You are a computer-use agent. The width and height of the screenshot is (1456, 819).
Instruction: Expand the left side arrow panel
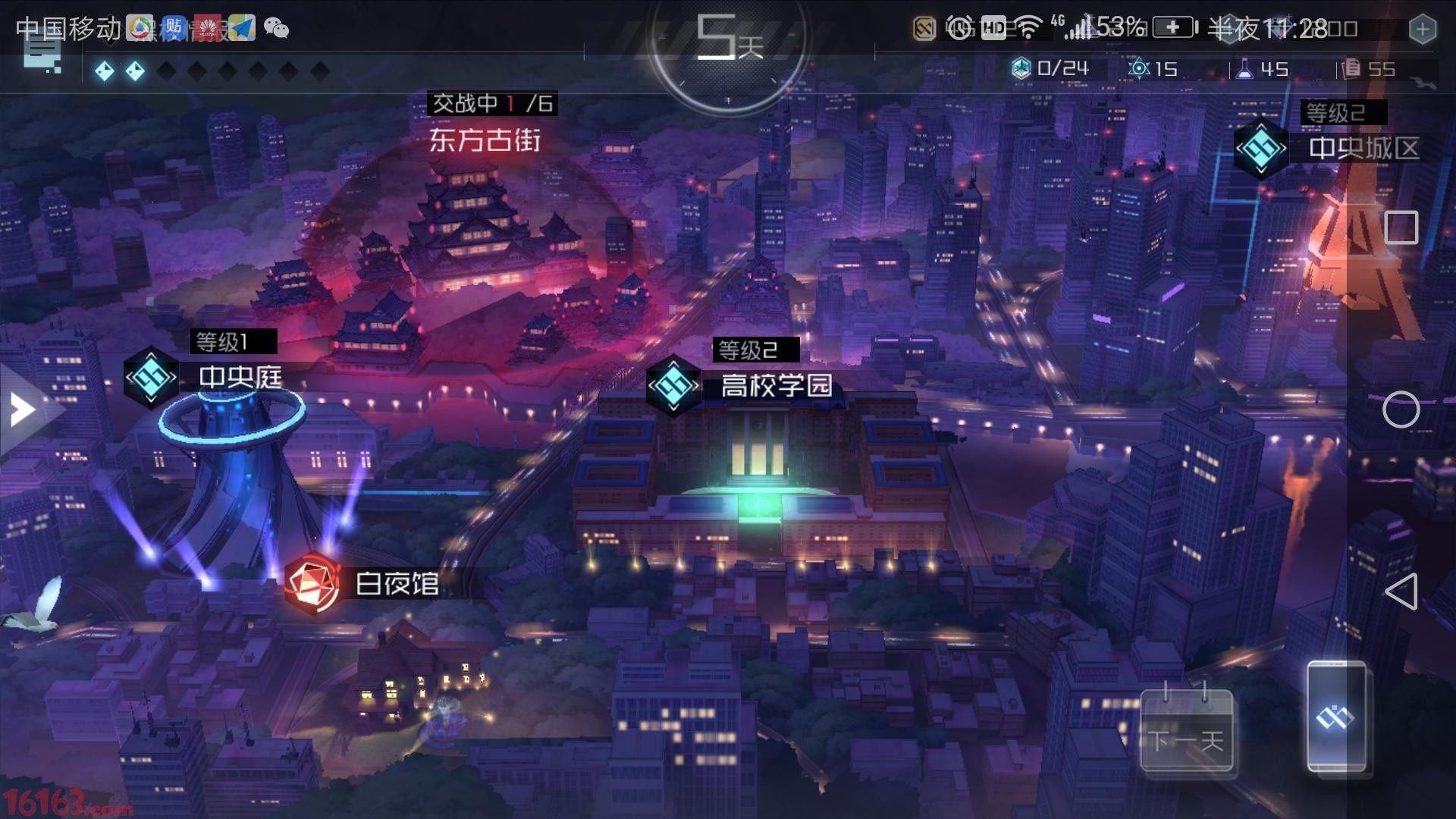[23, 410]
